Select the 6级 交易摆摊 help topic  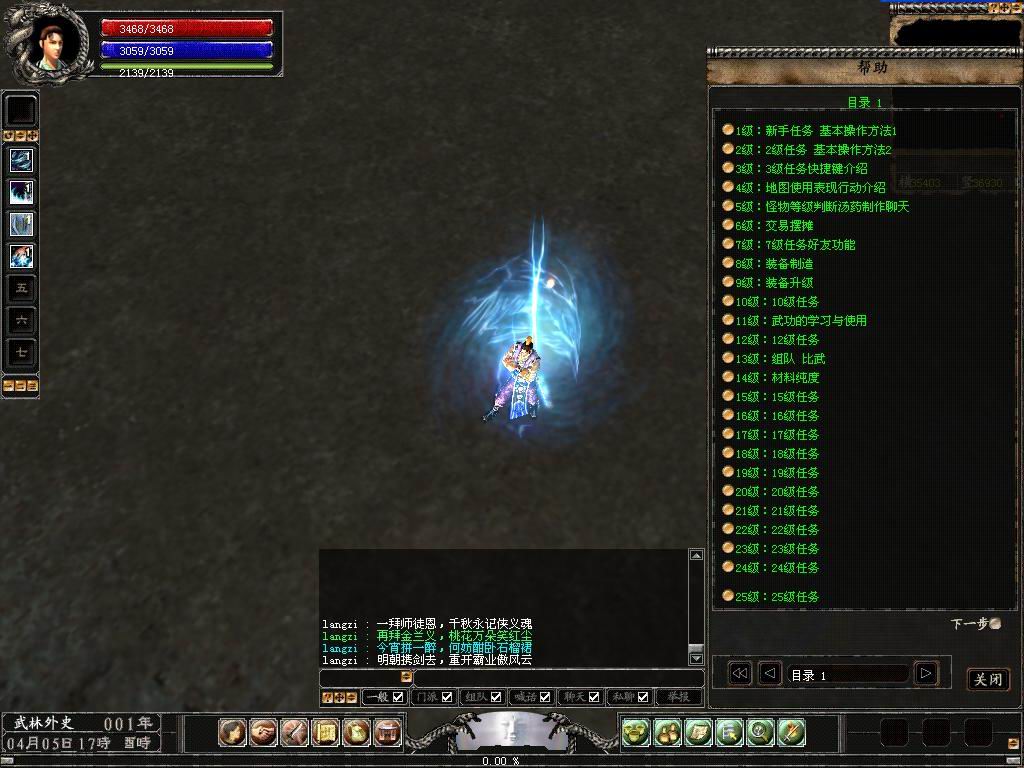tap(788, 226)
